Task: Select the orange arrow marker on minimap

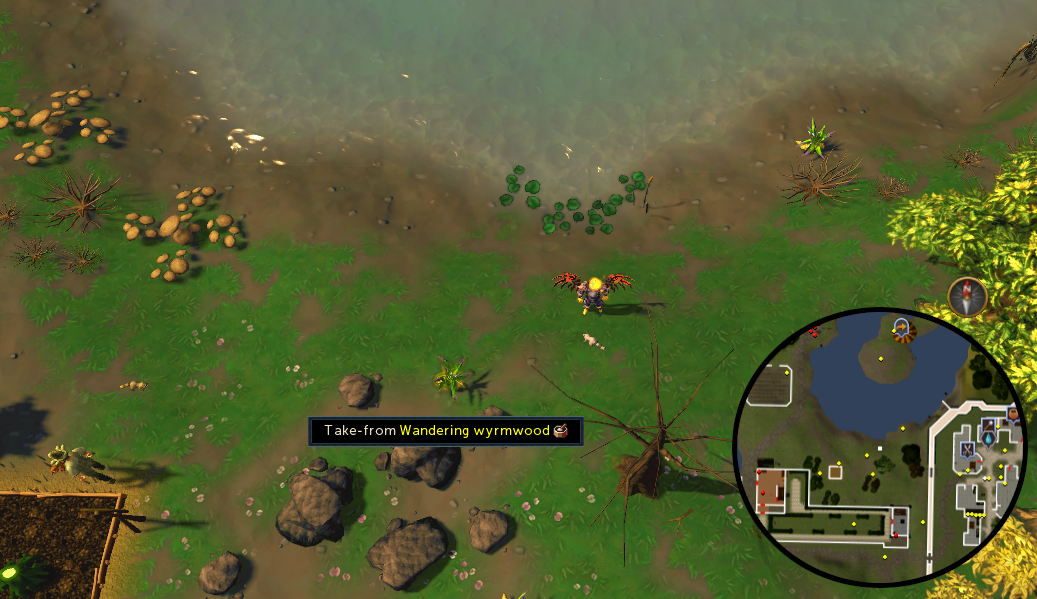Action: [901, 327]
